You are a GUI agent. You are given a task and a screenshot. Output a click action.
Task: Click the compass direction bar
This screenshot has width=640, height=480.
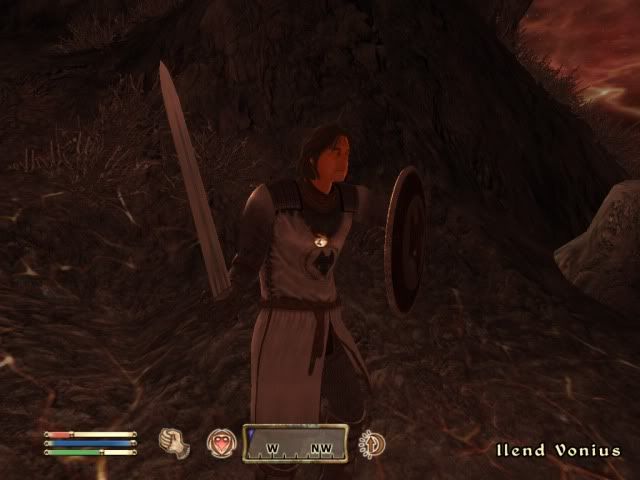[x=295, y=443]
